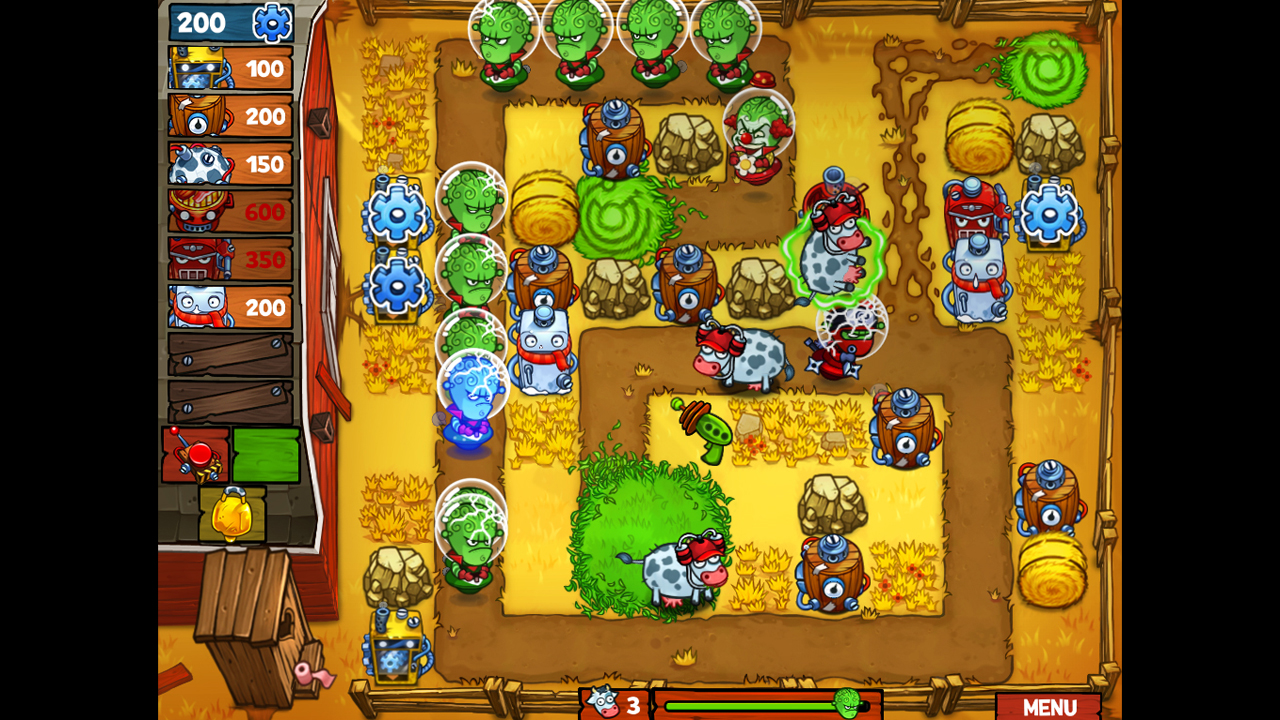The height and width of the screenshot is (720, 1280).
Task: Select the blue gear tower on the left field
Action: [x=399, y=213]
